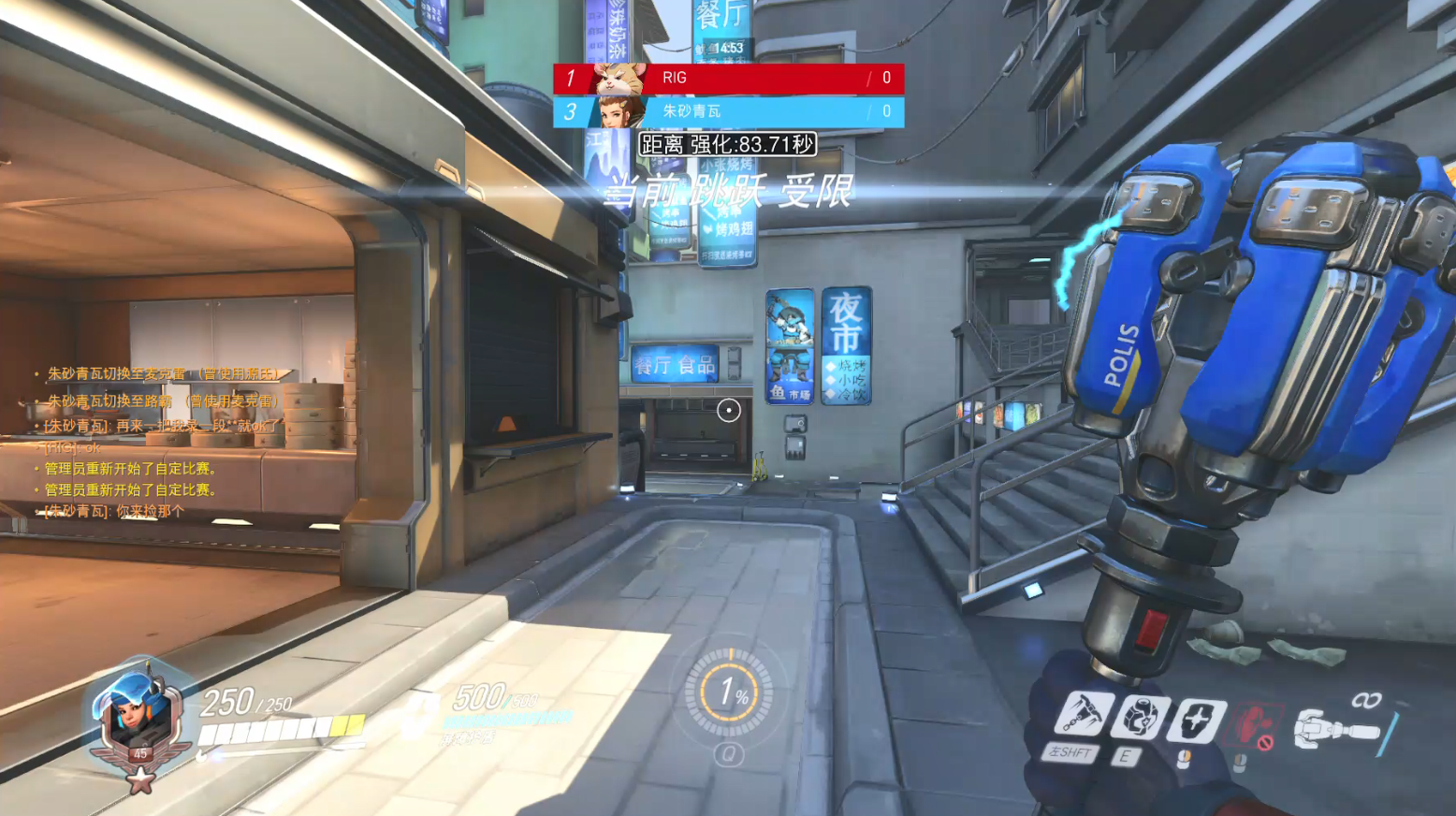Activate the Whip Shot ability icon
Viewport: 1456px width, 816px height.
(x=1085, y=716)
